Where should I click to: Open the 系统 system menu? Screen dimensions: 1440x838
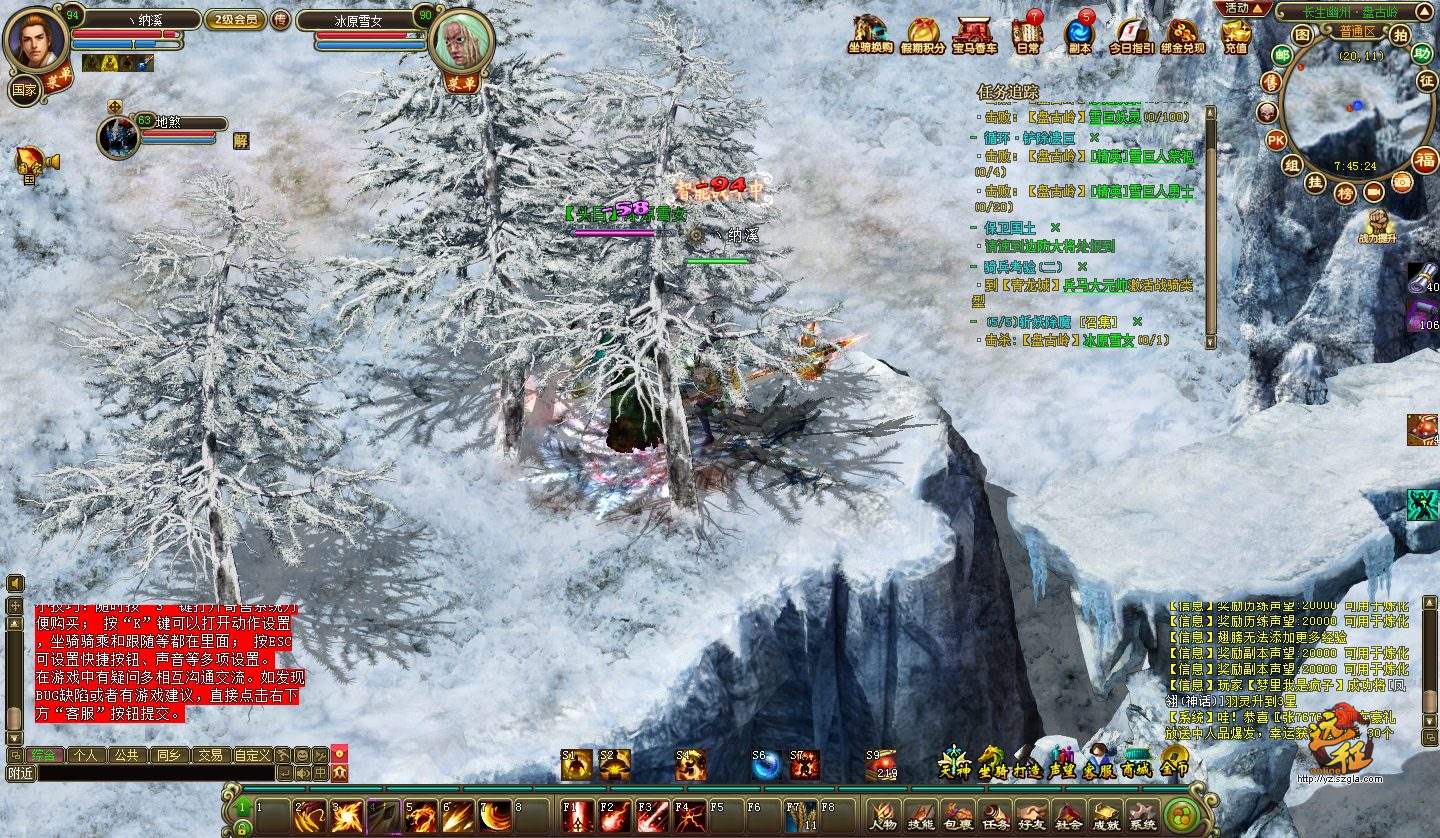1142,816
